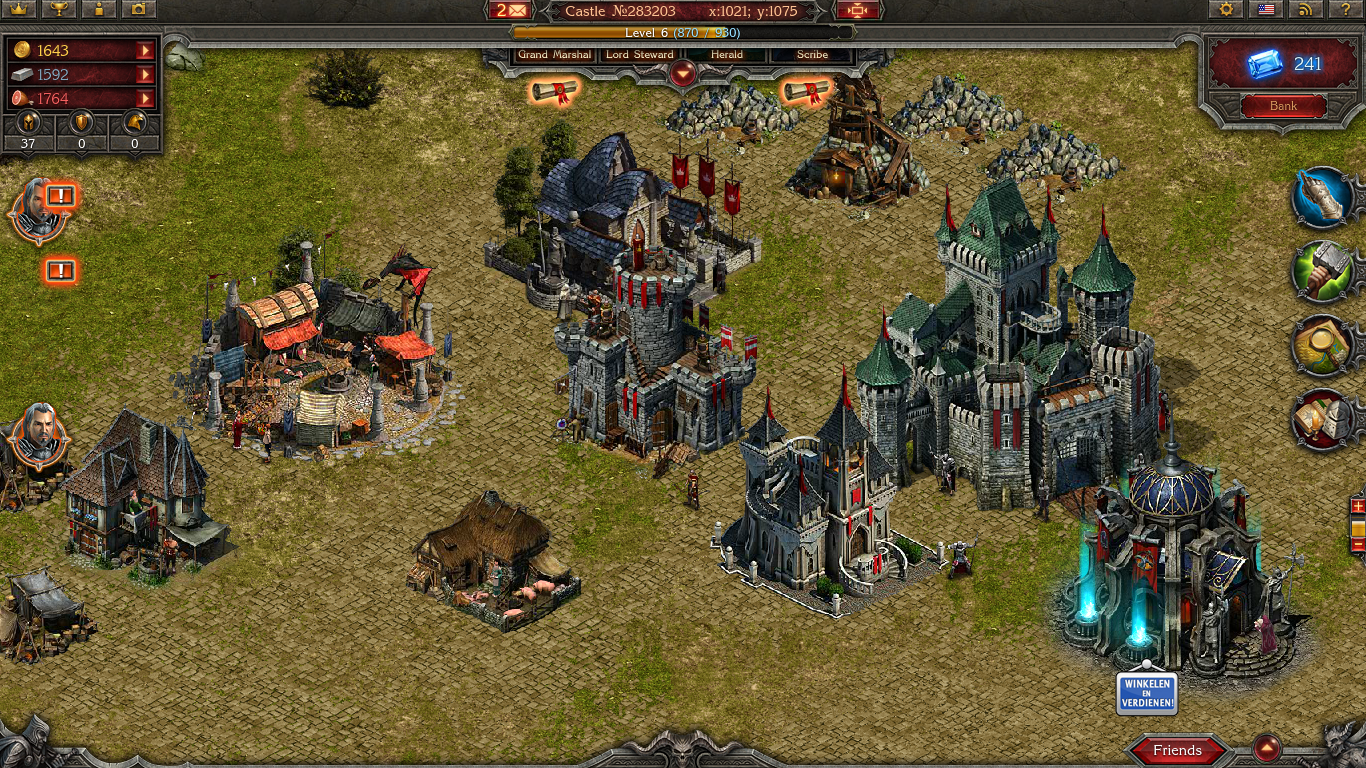Screen dimensions: 1366x768
Task: Open the Herald tab
Action: [725, 55]
